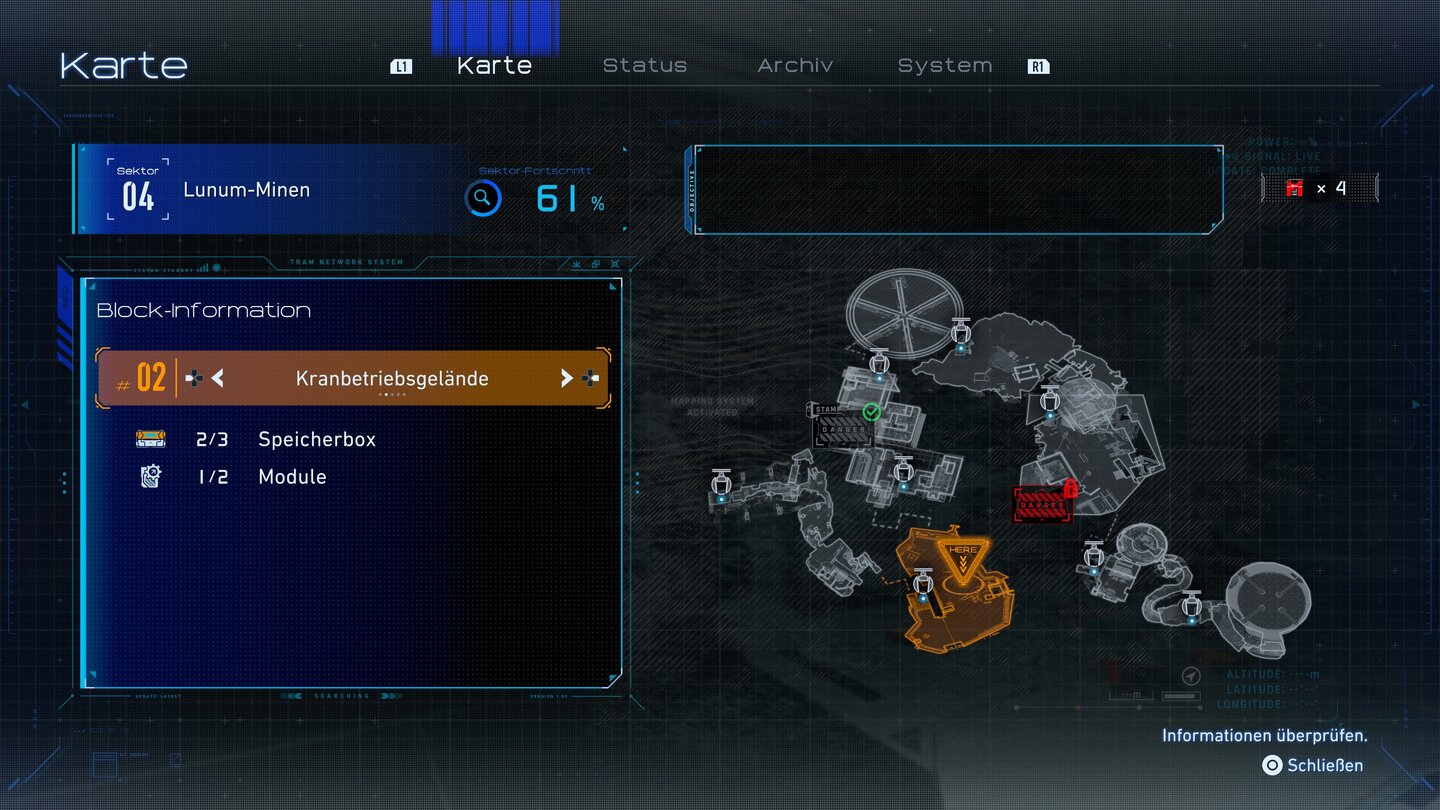The width and height of the screenshot is (1440, 810).
Task: Click the empty objective panel
Action: 958,190
